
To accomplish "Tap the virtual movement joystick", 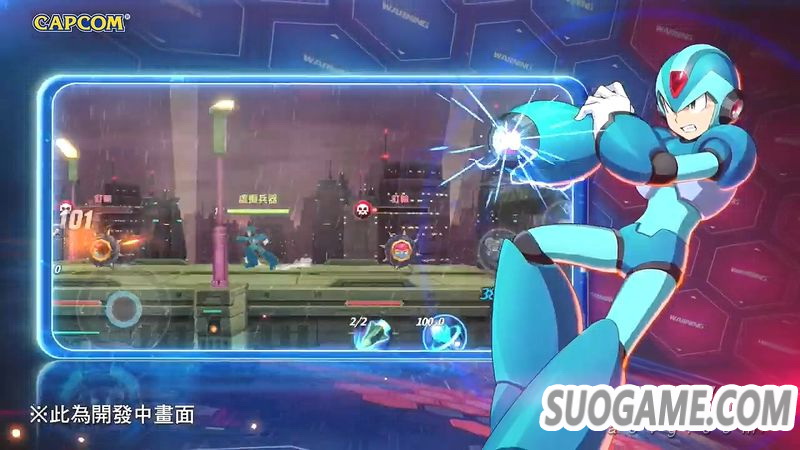I will (123, 307).
